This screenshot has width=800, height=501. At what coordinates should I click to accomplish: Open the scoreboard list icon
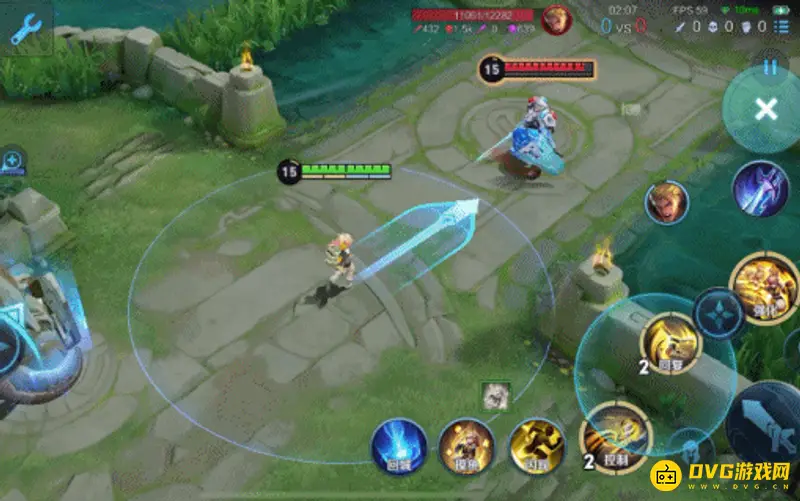click(786, 27)
